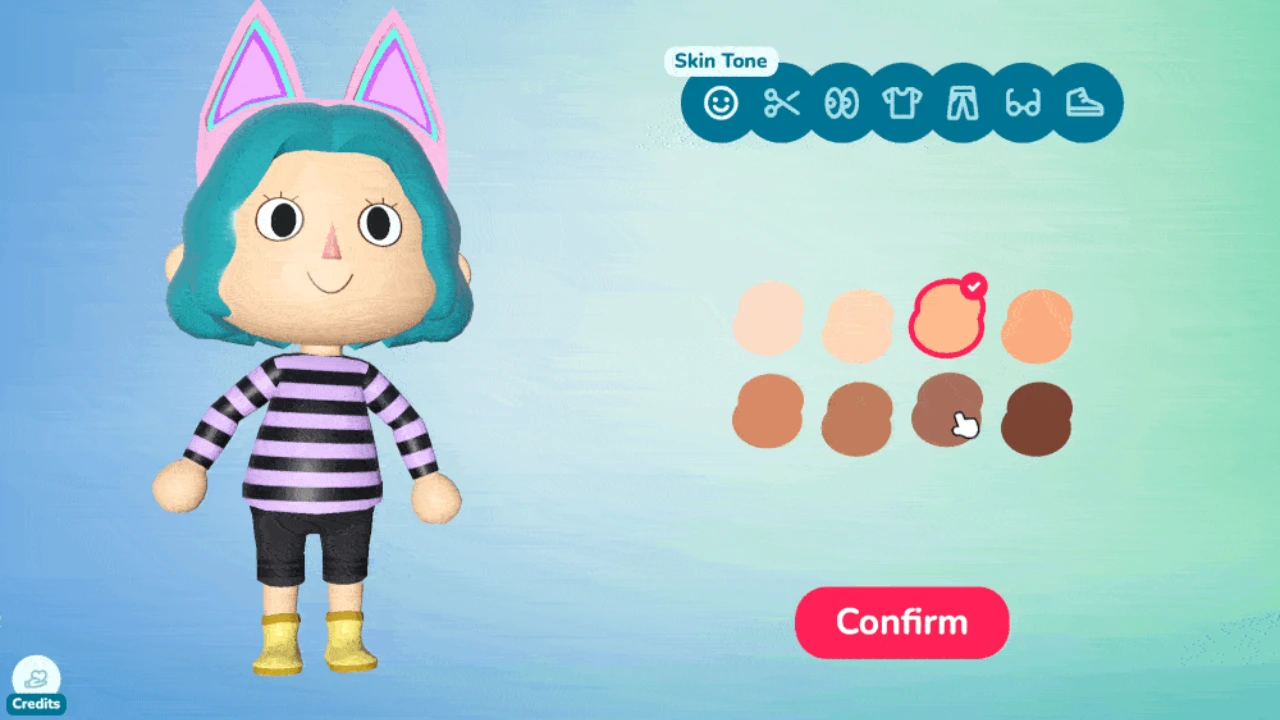This screenshot has height=720, width=1280.
Task: Open the Skin Tone face tab
Action: point(720,103)
